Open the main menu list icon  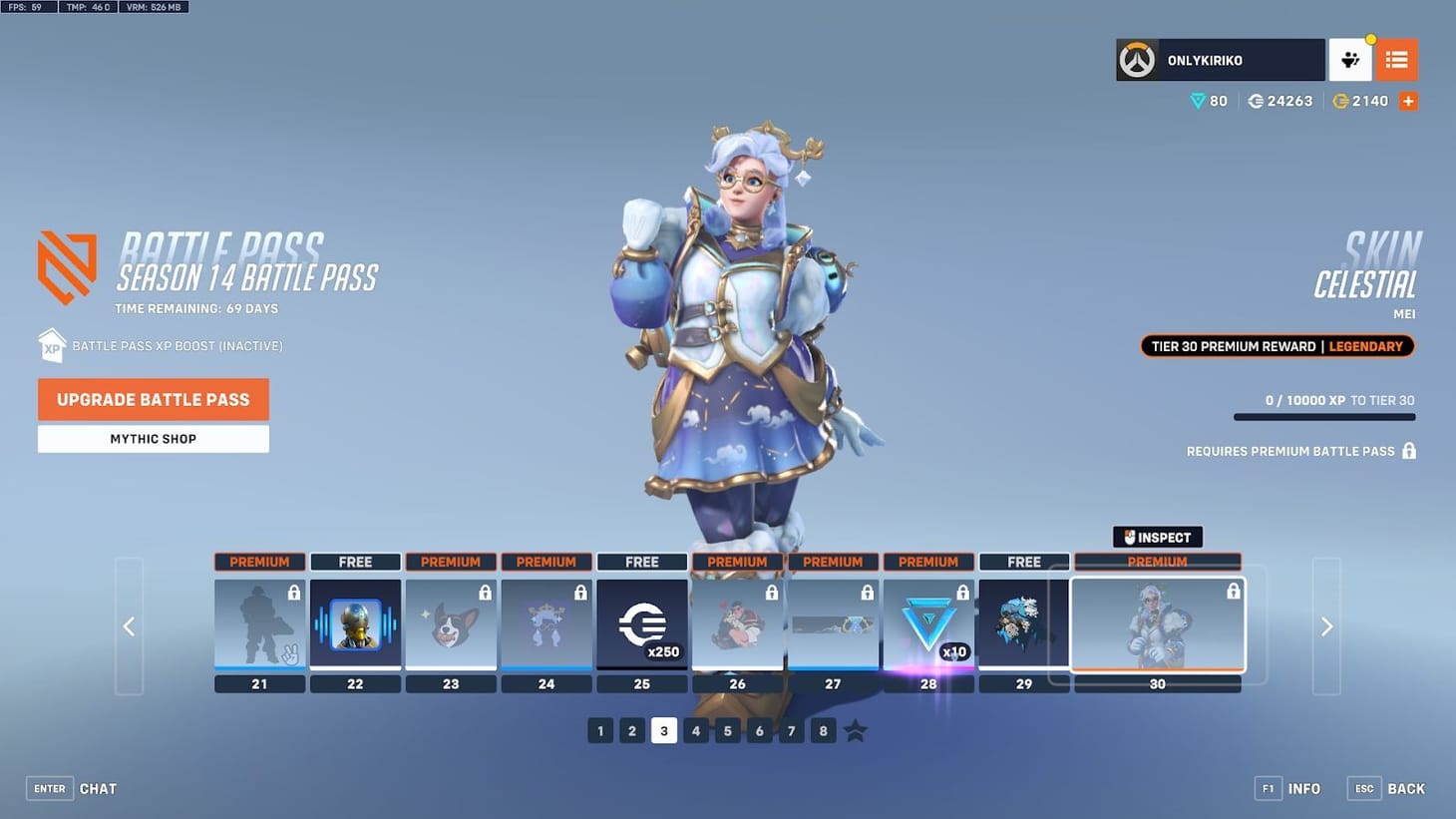point(1396,59)
